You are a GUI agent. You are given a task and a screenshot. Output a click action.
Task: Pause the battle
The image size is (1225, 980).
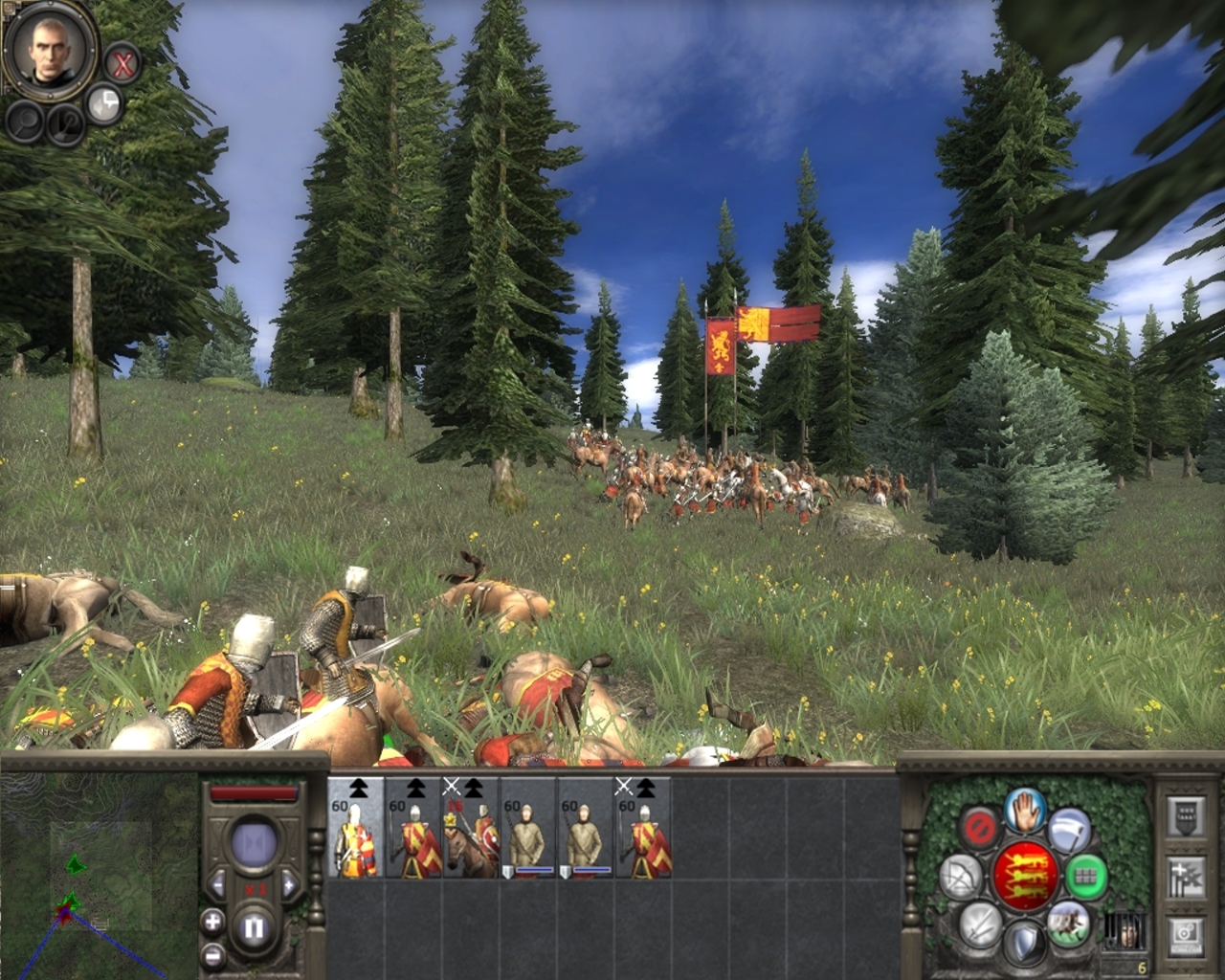tap(254, 927)
